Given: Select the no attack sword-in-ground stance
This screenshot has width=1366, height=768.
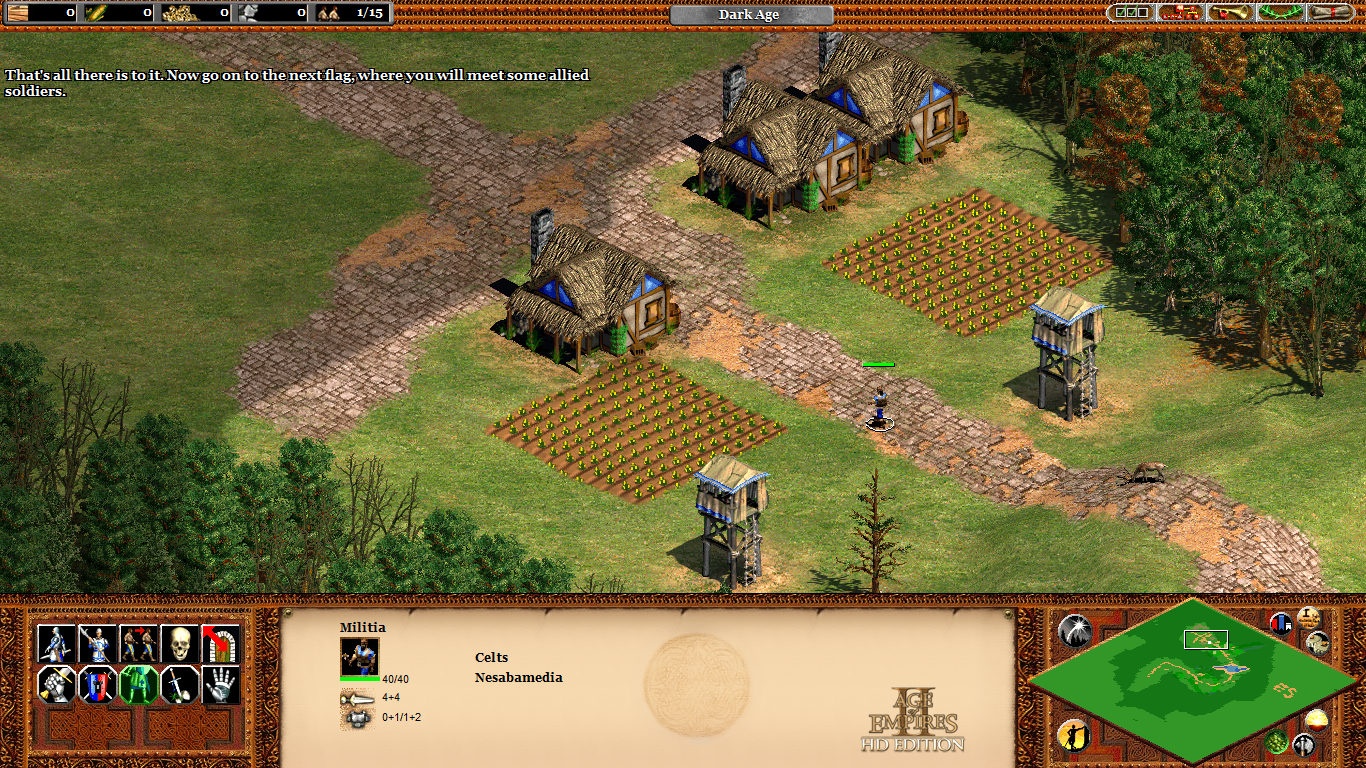Looking at the screenshot, I should pyautogui.click(x=180, y=685).
